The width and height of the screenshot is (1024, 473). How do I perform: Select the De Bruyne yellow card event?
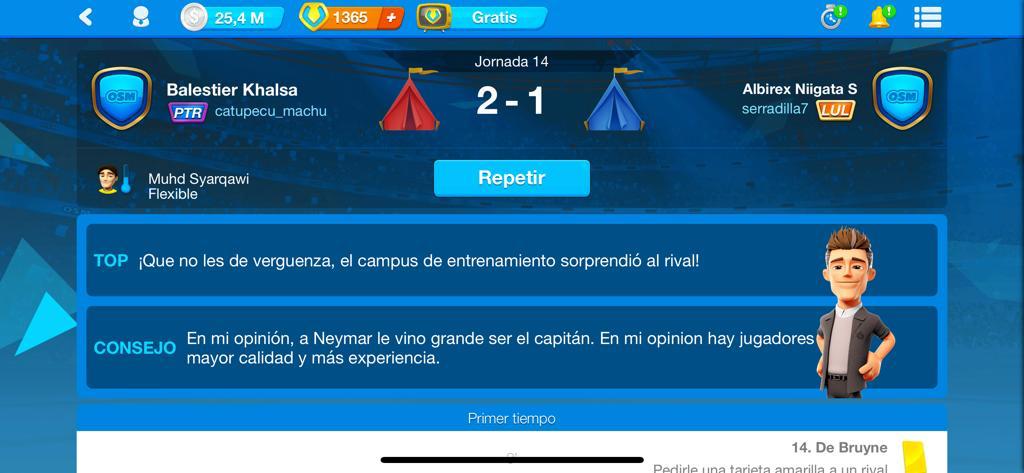coord(840,448)
